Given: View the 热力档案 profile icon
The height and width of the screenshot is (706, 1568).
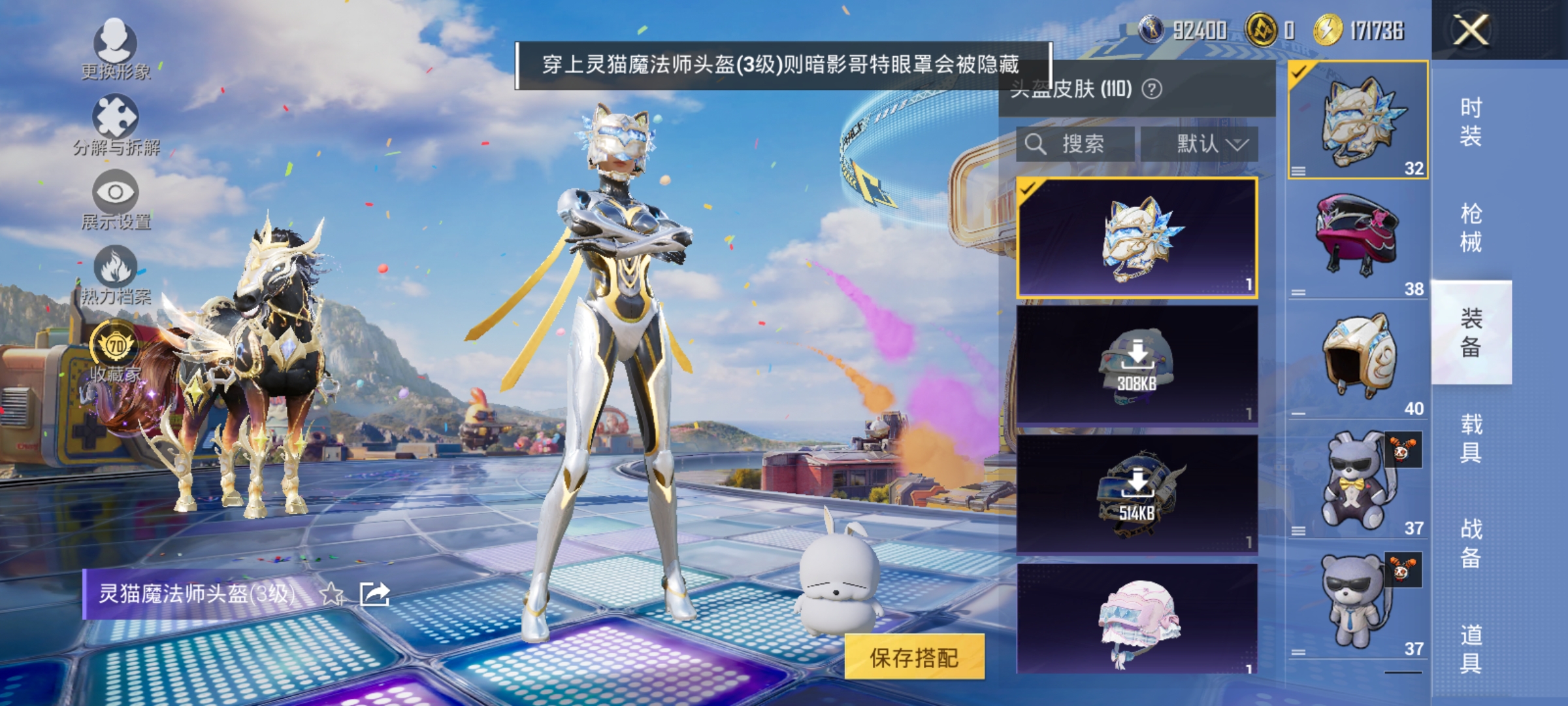Looking at the screenshot, I should pos(116,267).
